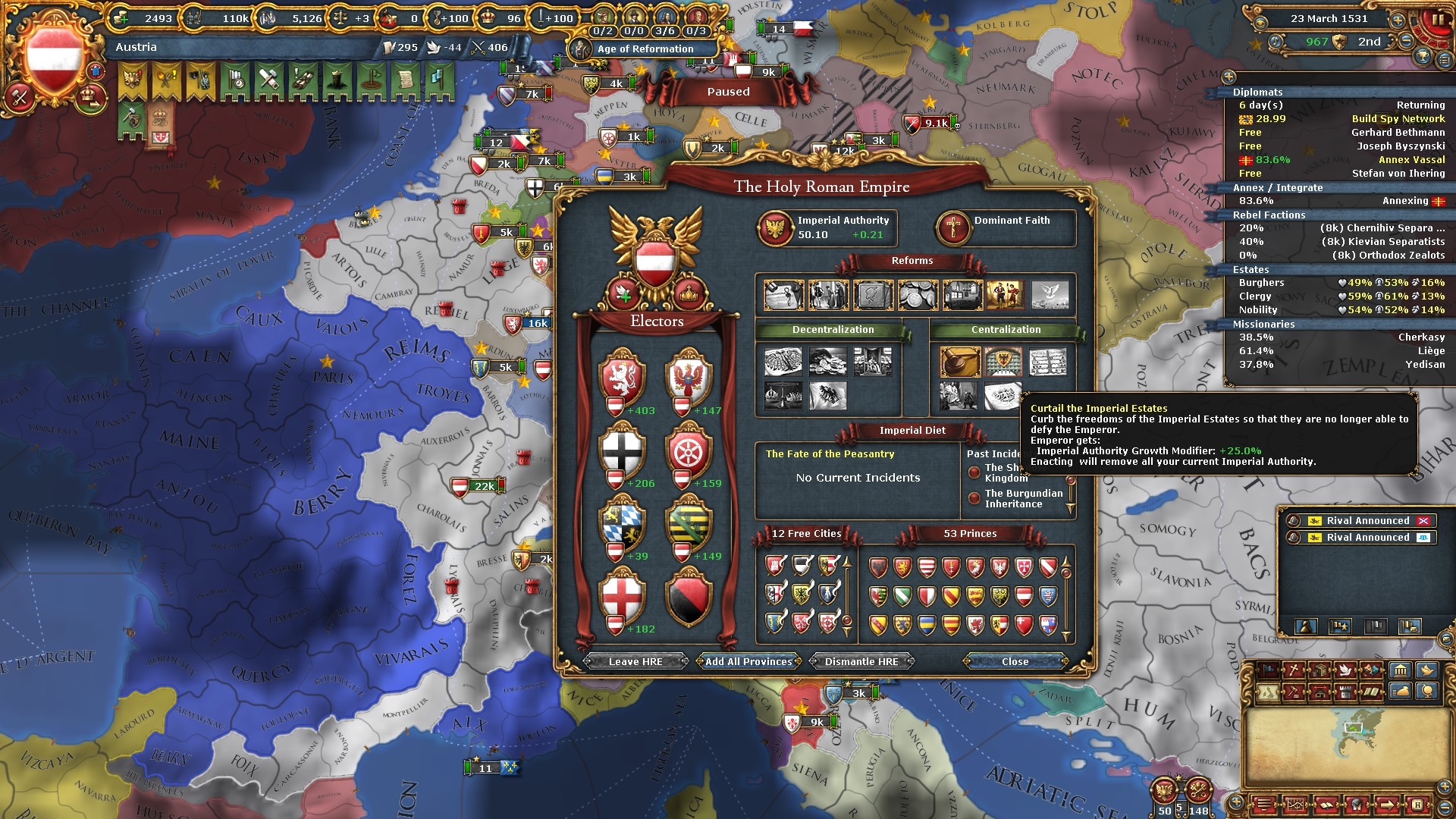Screen dimensions: 1456x819
Task: Click the Dismantle HRE button
Action: coord(861,661)
